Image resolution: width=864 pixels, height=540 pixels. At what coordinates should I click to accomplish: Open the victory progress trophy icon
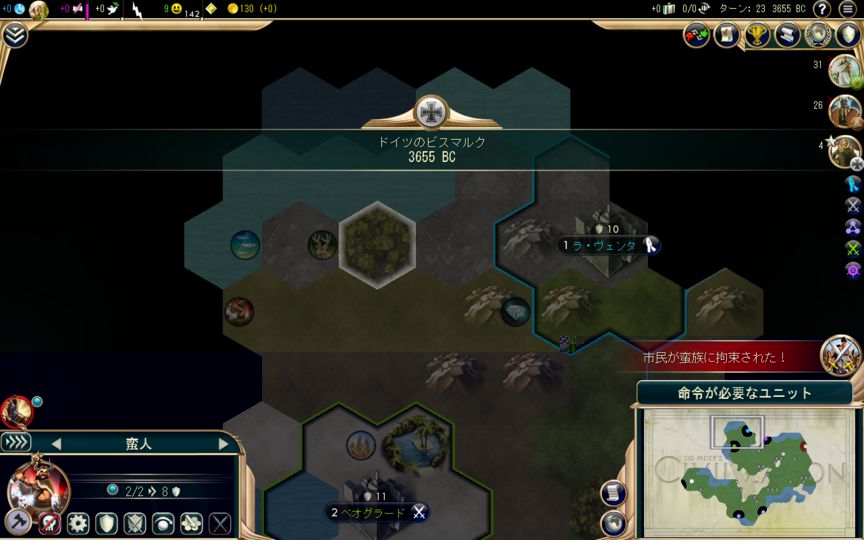tap(757, 35)
